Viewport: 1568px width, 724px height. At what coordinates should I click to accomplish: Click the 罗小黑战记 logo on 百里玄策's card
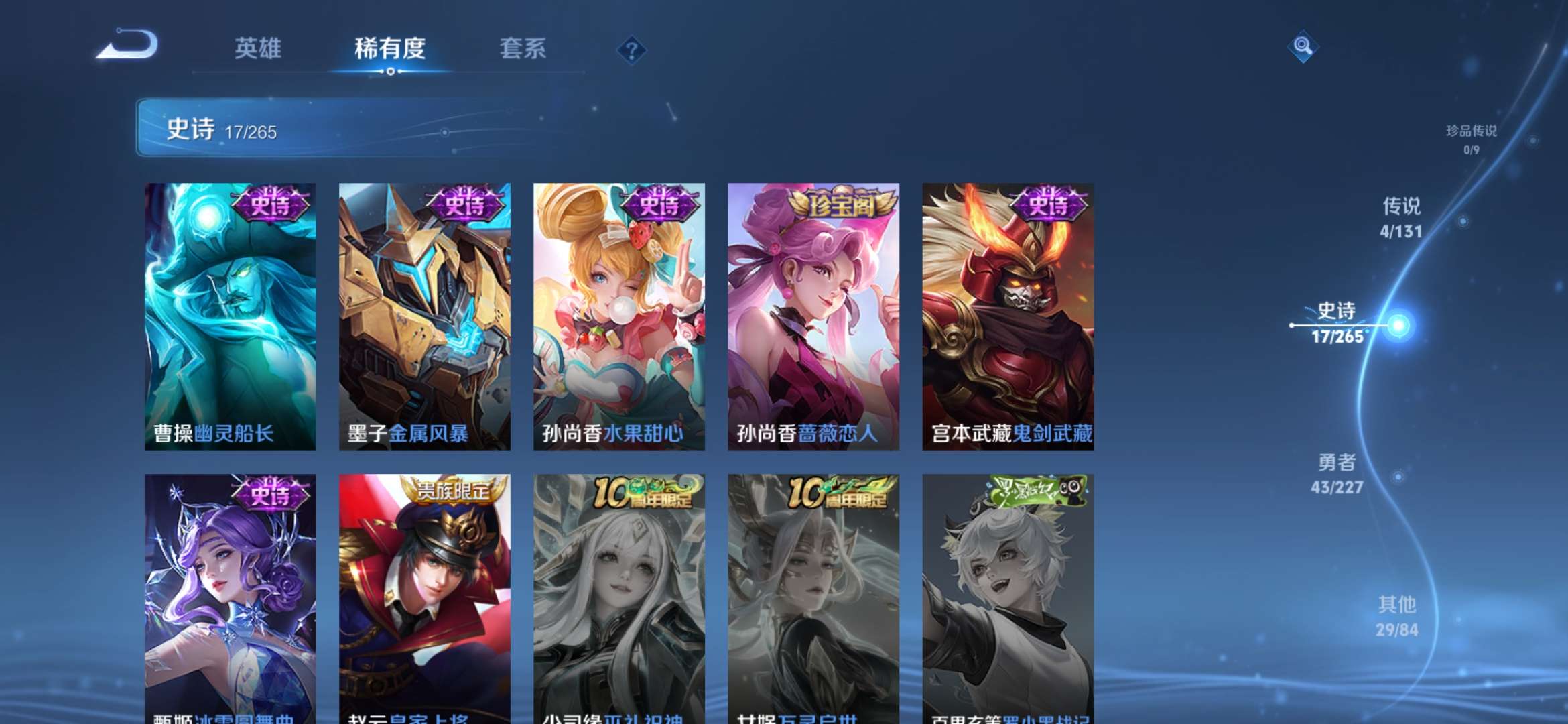pos(1037,490)
